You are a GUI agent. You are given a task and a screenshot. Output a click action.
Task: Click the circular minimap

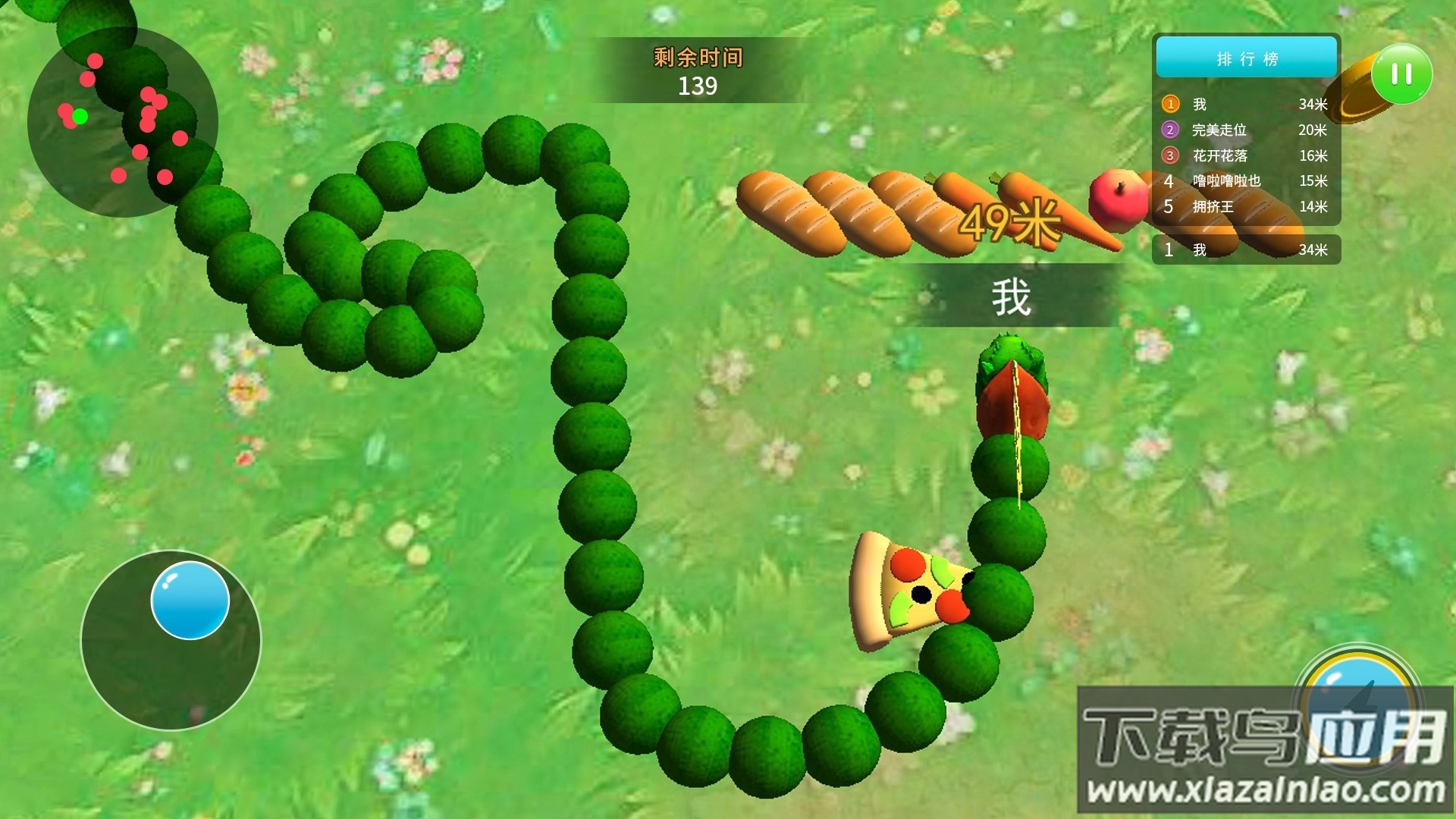tap(123, 122)
